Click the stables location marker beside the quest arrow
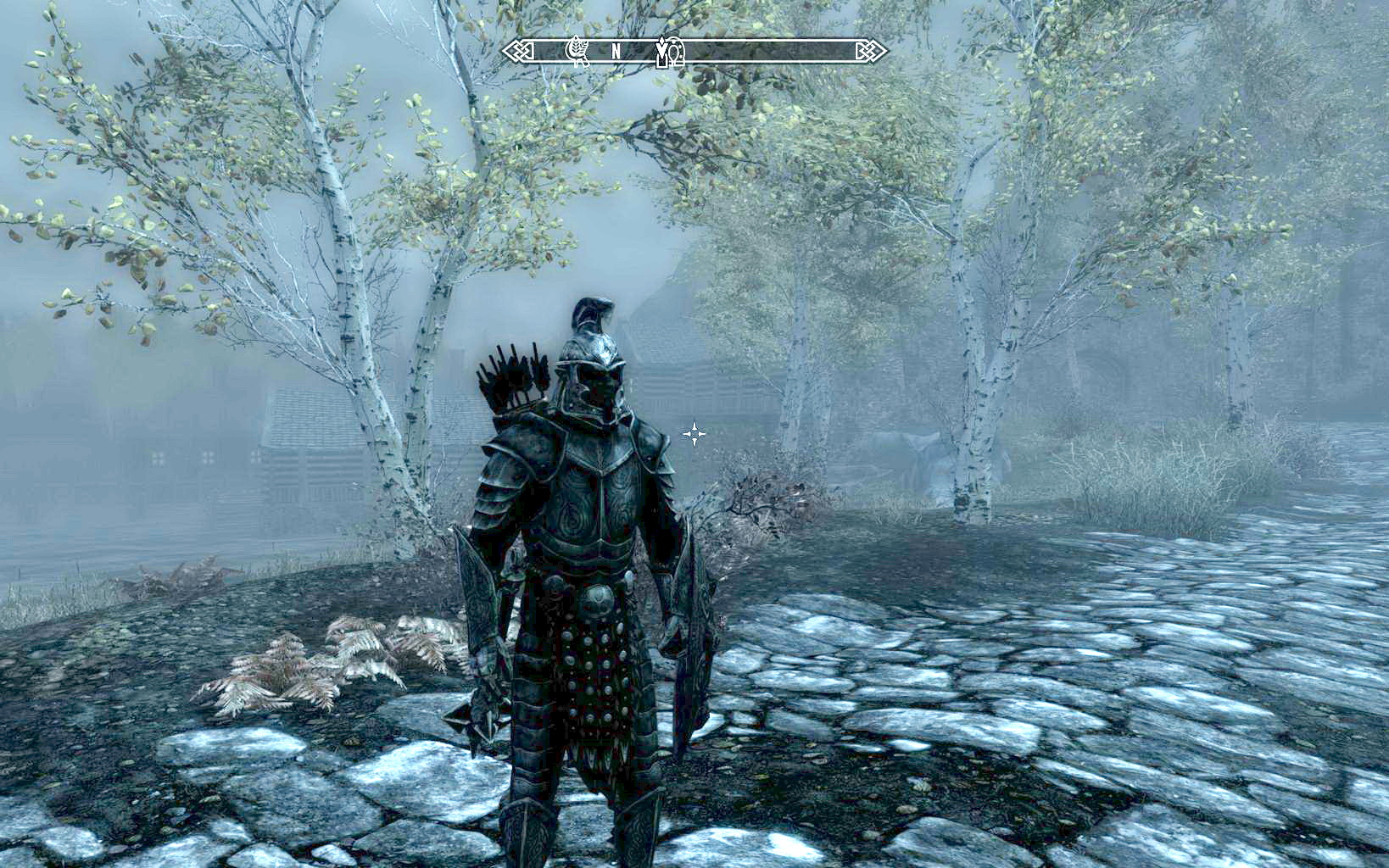1389x868 pixels. tap(676, 53)
